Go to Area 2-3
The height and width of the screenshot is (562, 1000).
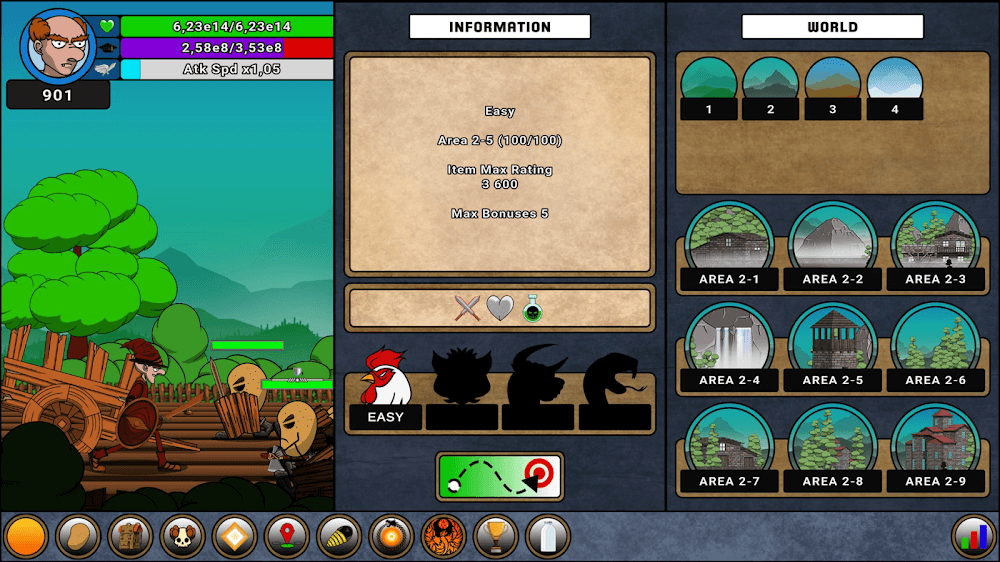click(935, 246)
